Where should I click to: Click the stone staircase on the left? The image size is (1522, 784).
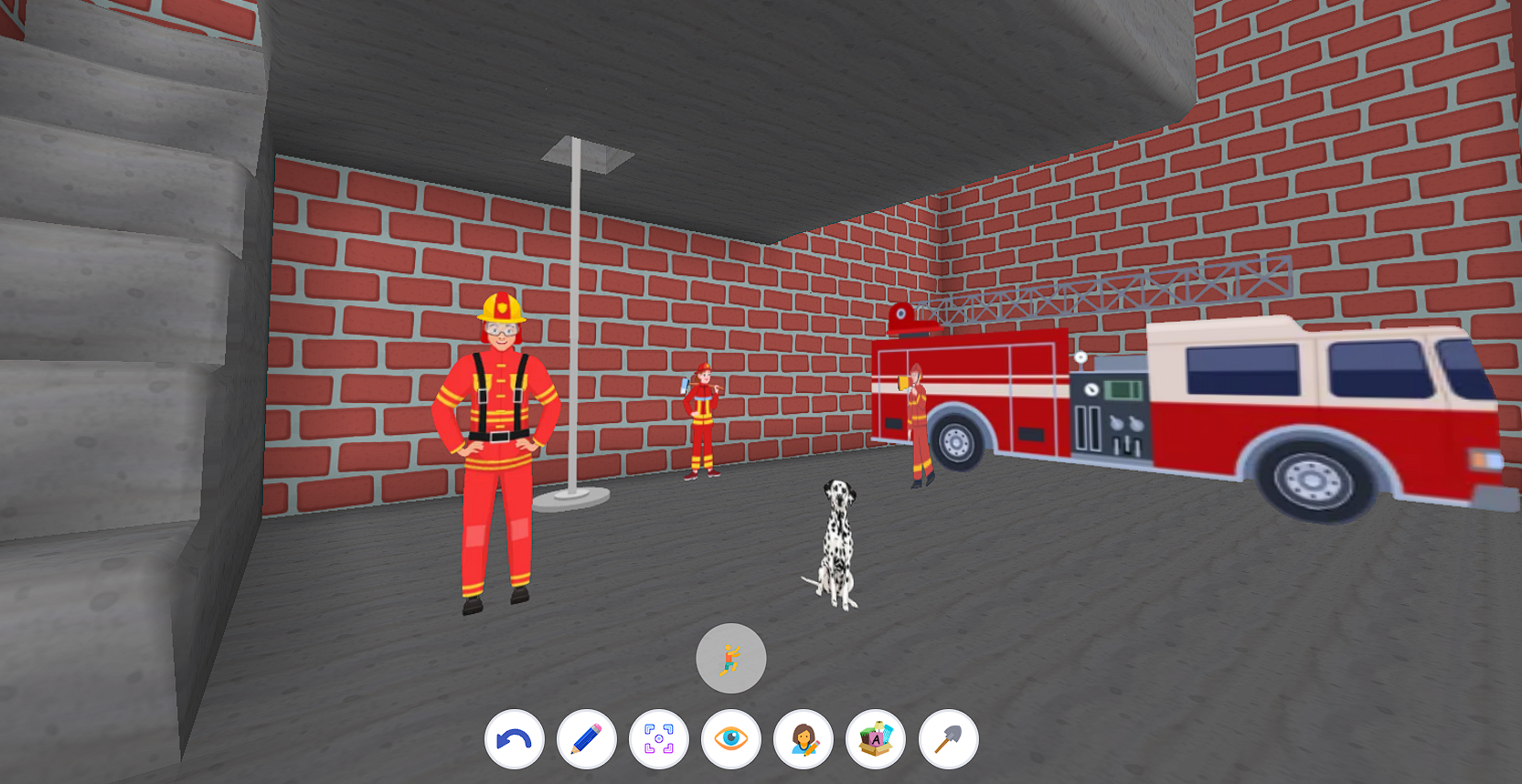coord(119,366)
